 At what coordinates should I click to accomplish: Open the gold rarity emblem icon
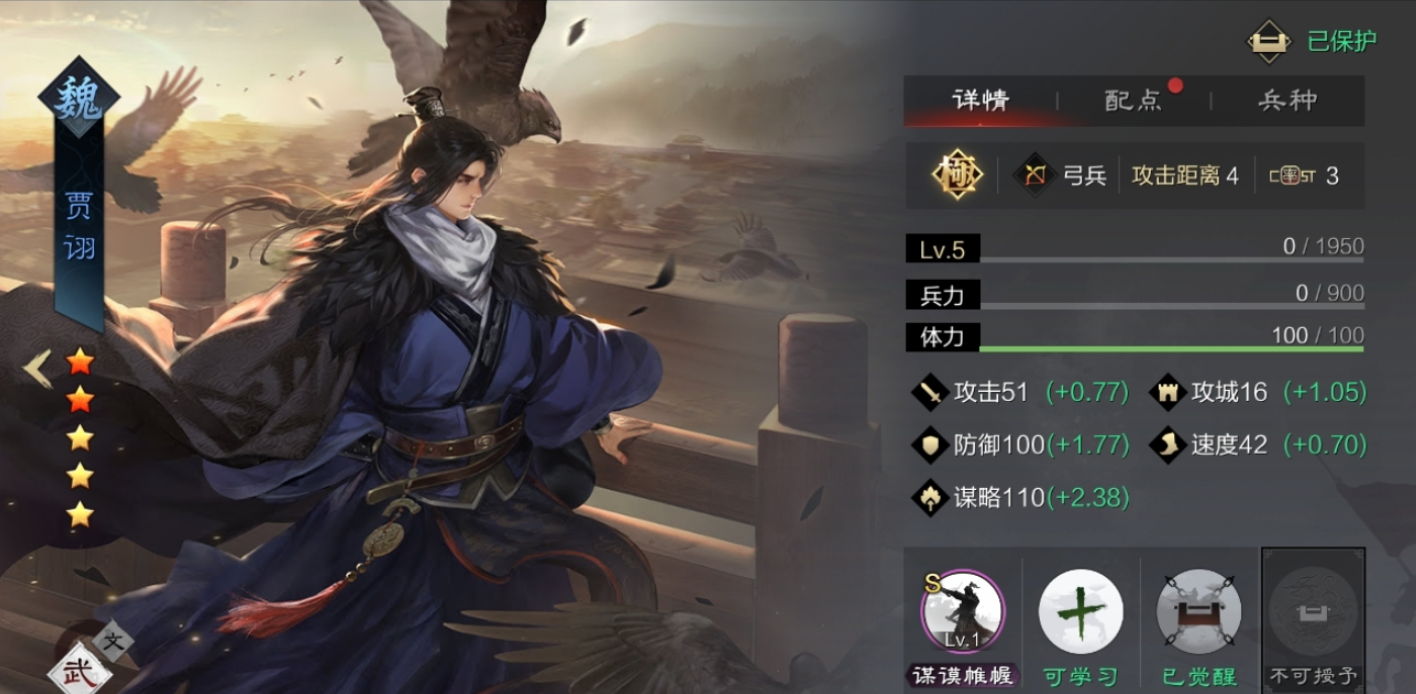click(957, 176)
